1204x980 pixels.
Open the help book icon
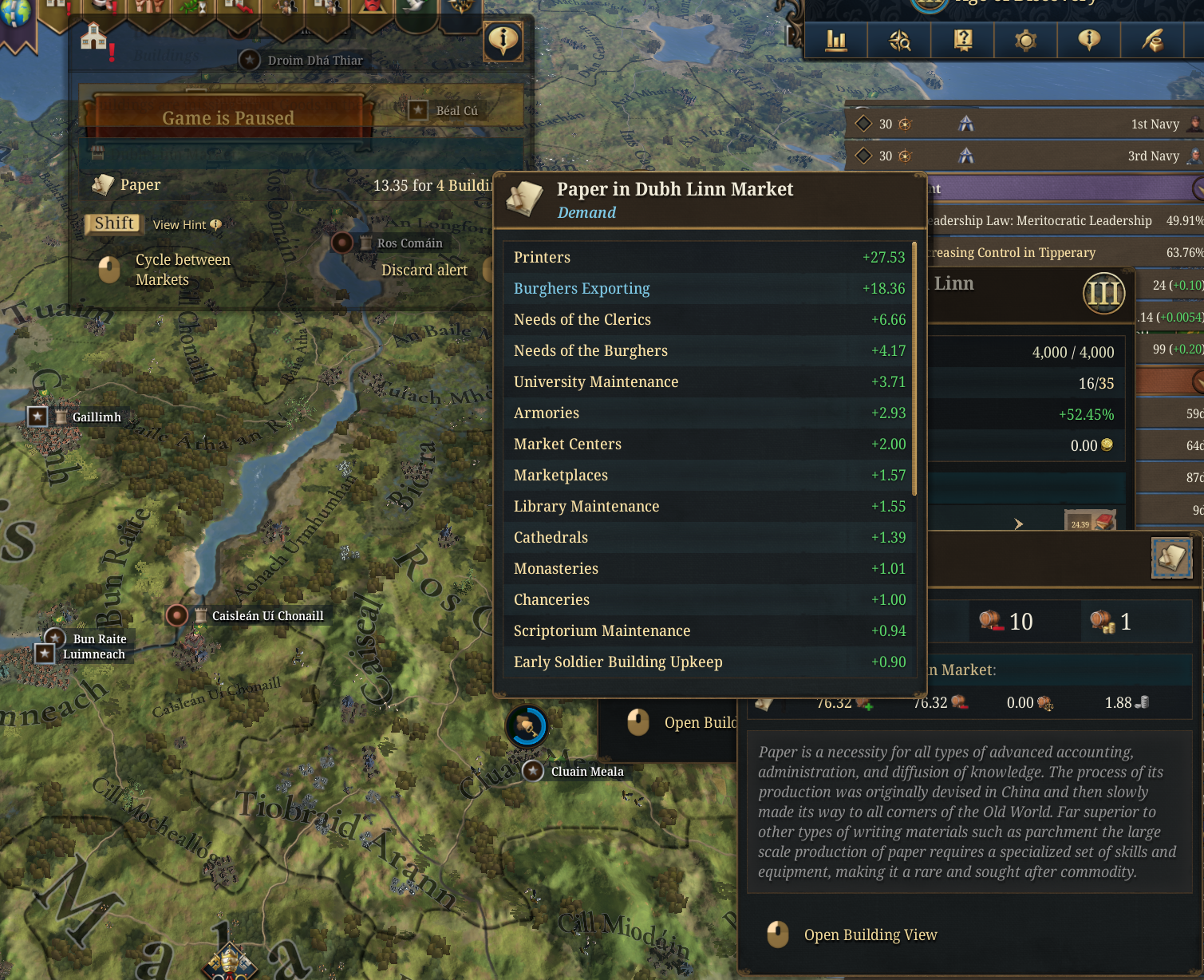(962, 40)
